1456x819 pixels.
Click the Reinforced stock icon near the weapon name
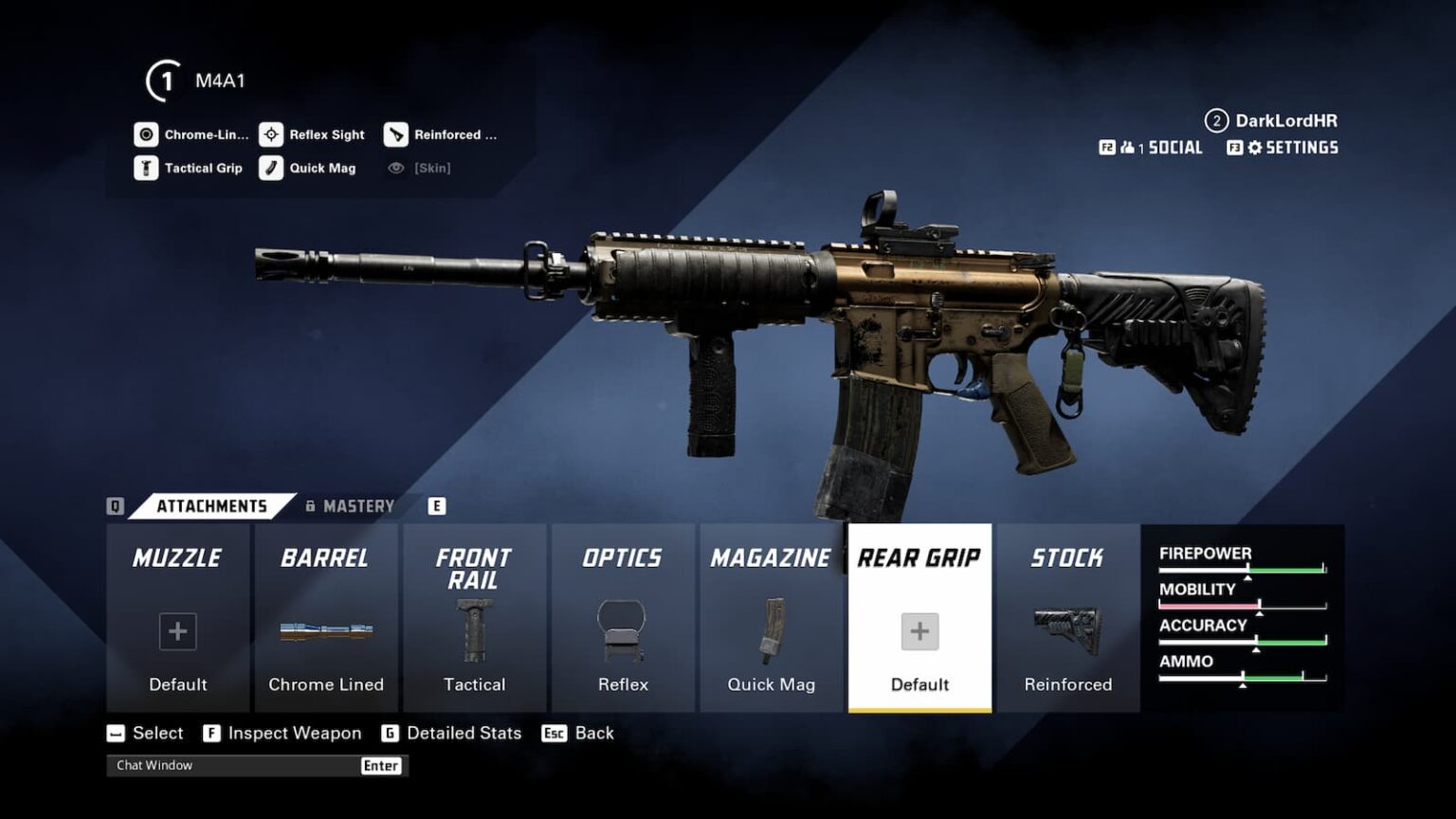(x=395, y=134)
